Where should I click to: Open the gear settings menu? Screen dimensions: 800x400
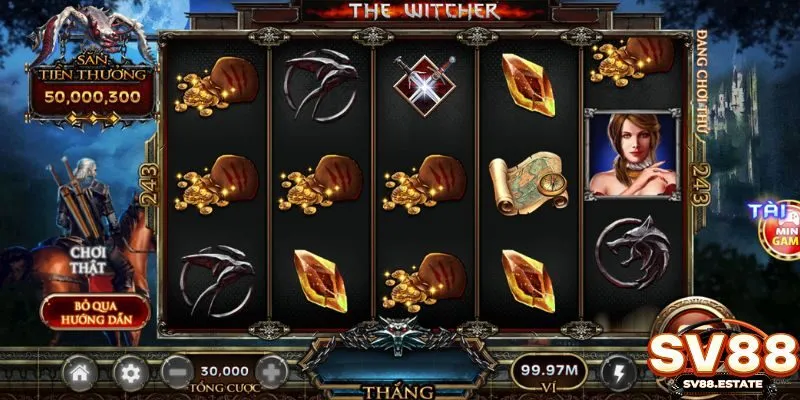pos(129,374)
